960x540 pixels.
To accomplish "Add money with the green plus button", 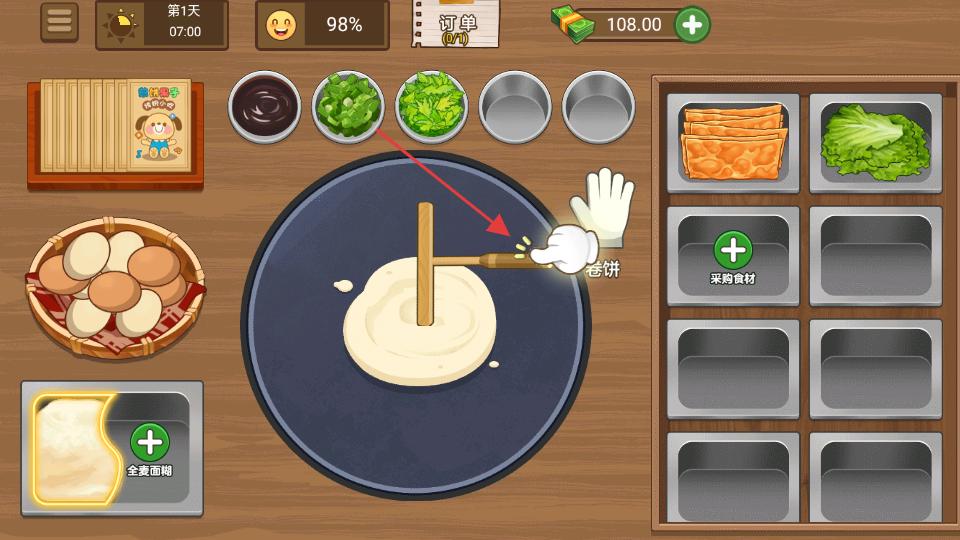I will pyautogui.click(x=692, y=24).
